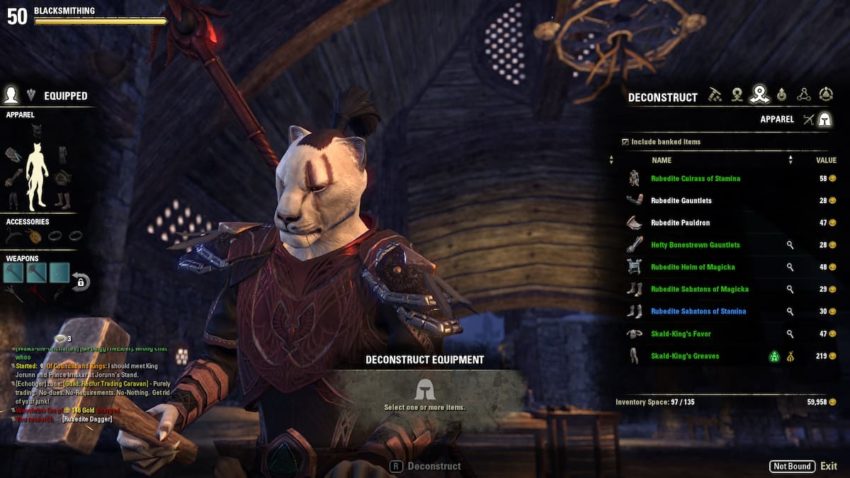This screenshot has height=478, width=850.
Task: Toggle the Include banked items checkbox
Action: point(625,142)
